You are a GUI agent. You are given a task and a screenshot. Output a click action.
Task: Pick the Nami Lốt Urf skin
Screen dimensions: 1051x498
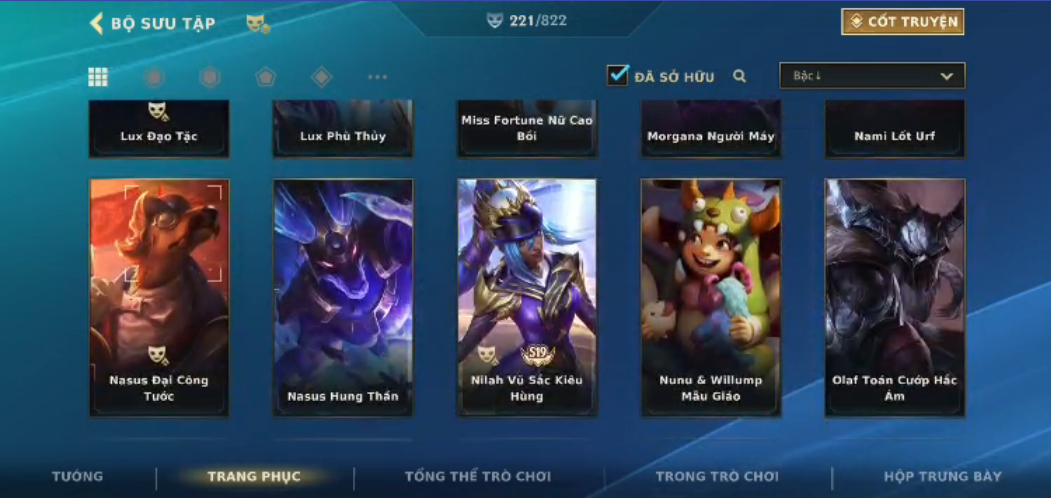(895, 129)
